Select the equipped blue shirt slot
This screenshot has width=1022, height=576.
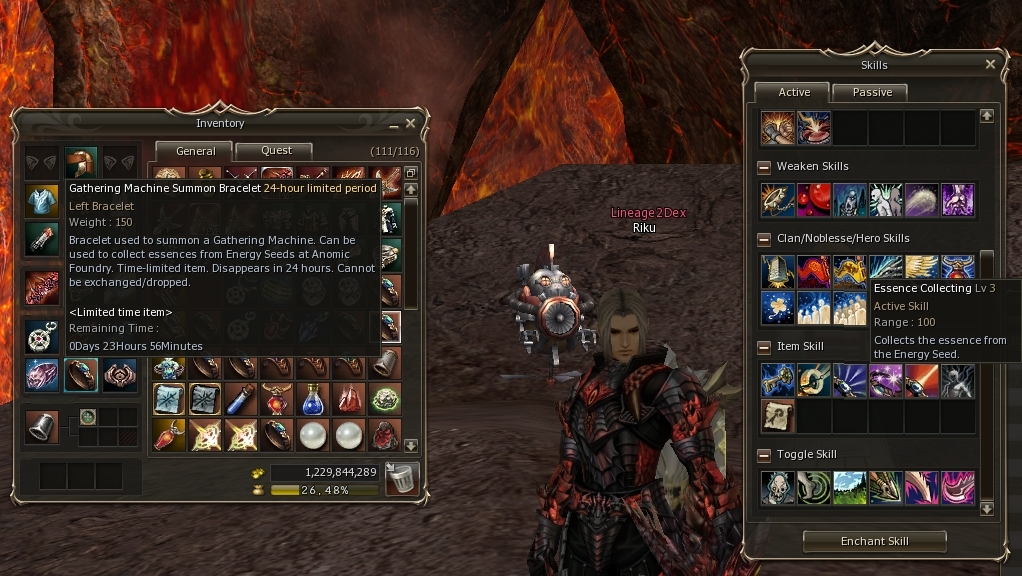coord(42,200)
